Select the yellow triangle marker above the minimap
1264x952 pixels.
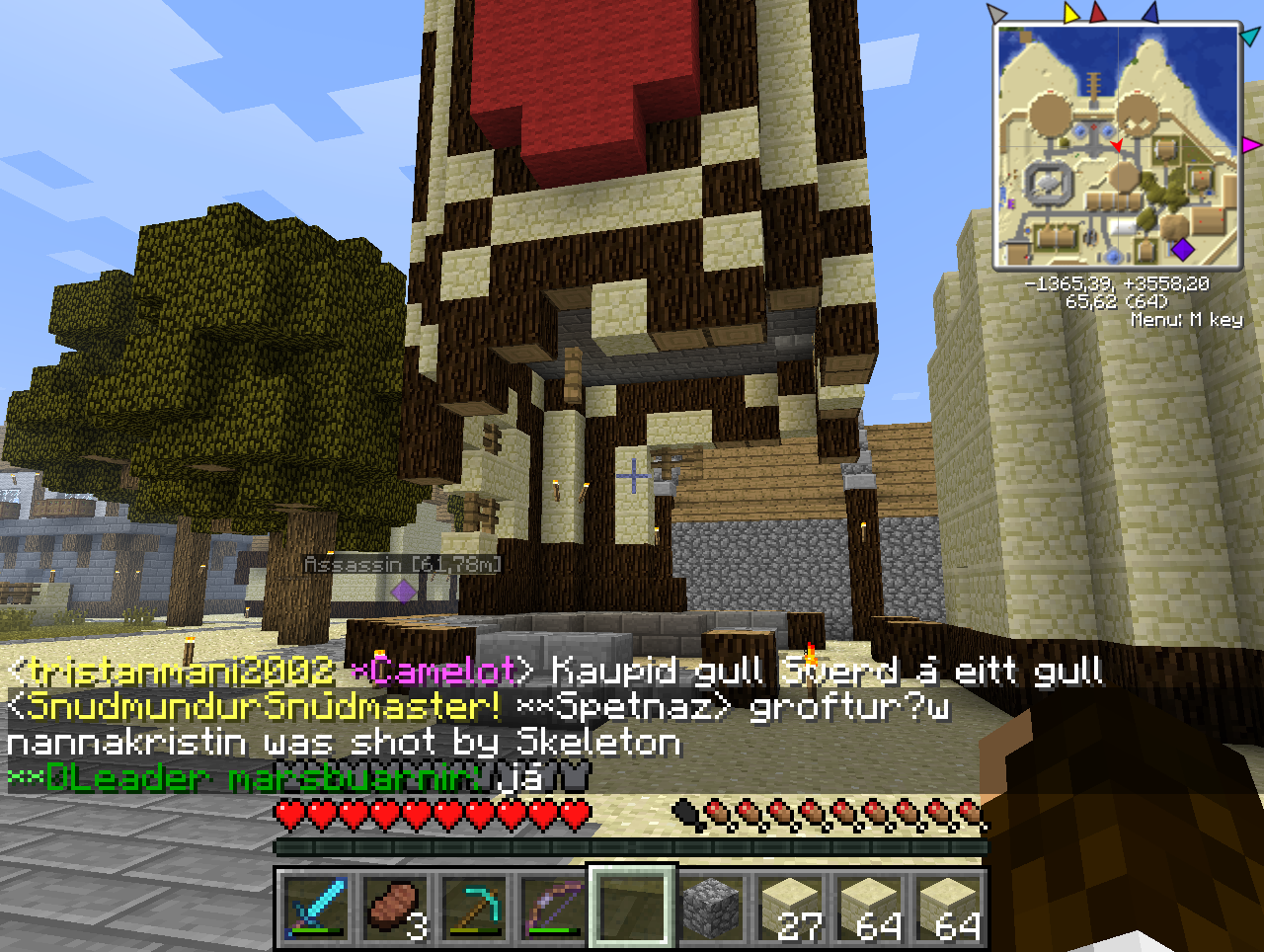1071,13
